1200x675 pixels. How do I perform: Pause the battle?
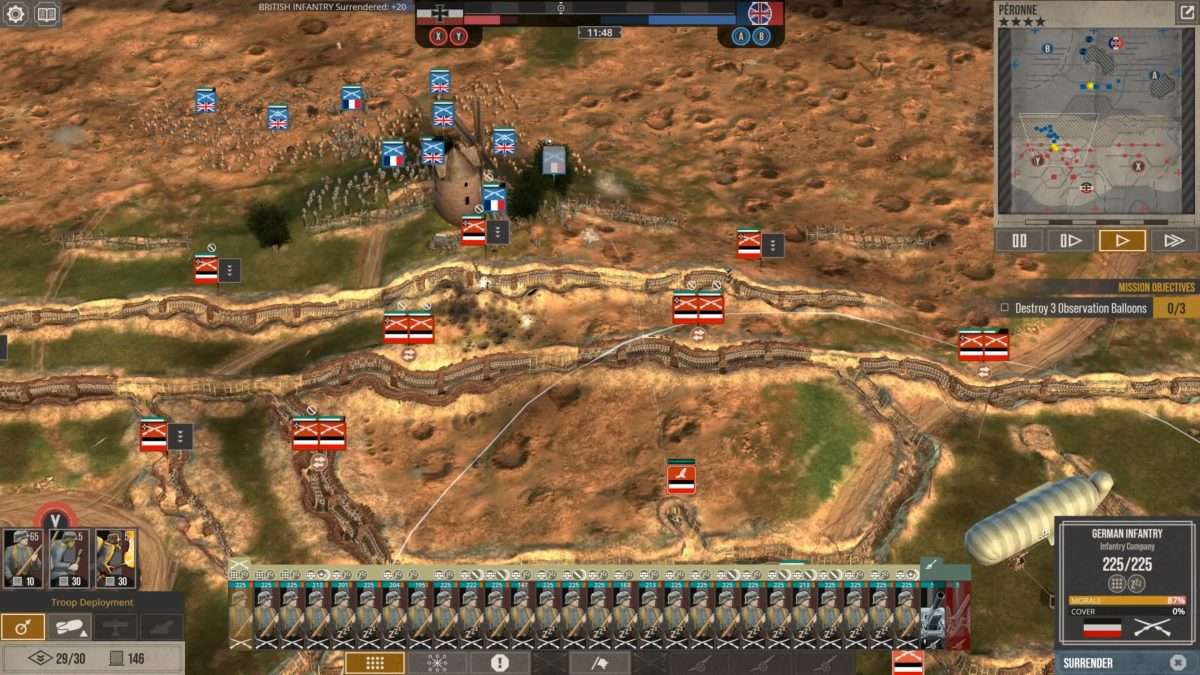[x=1019, y=240]
